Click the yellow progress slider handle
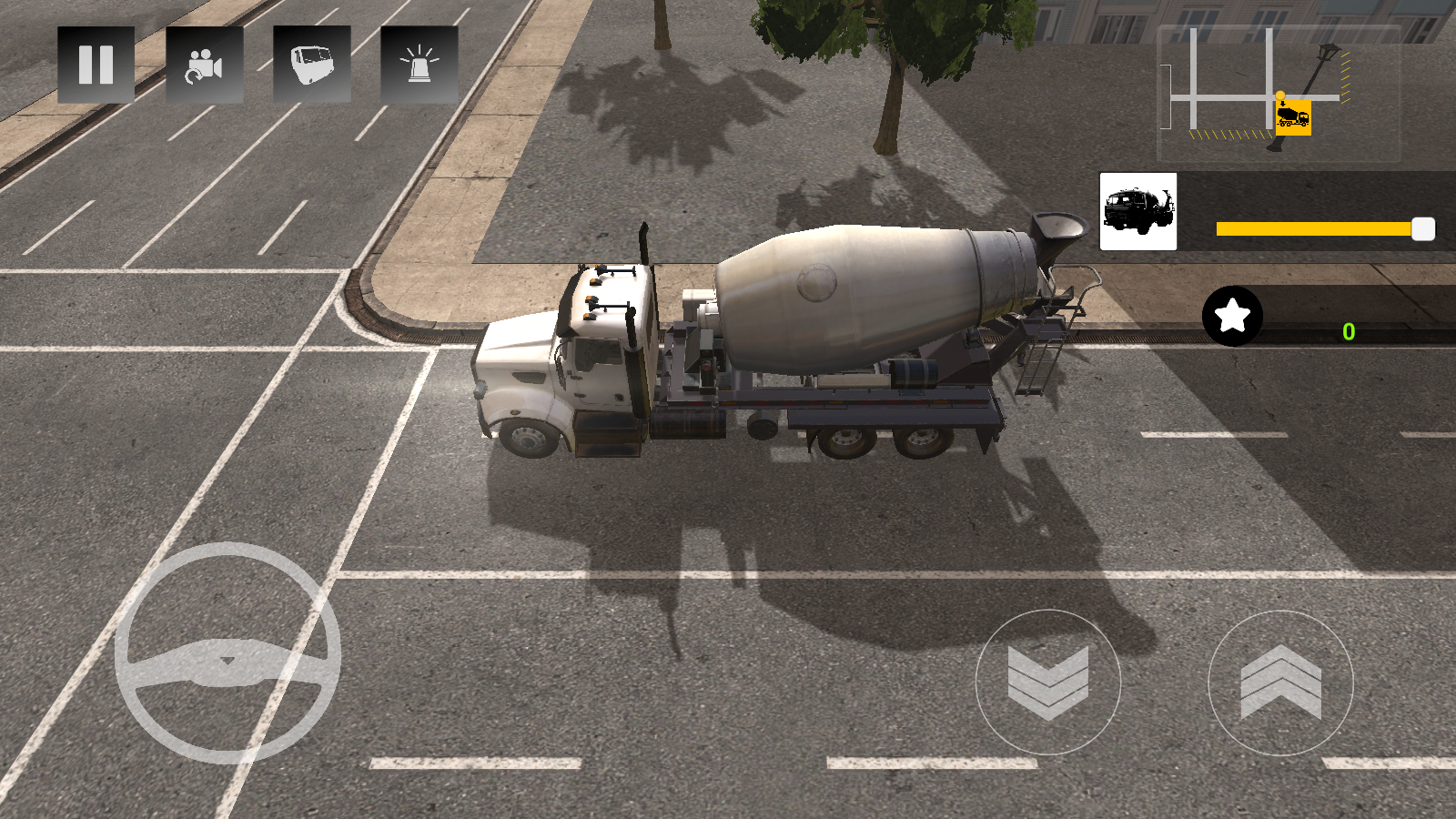 pos(1421,229)
